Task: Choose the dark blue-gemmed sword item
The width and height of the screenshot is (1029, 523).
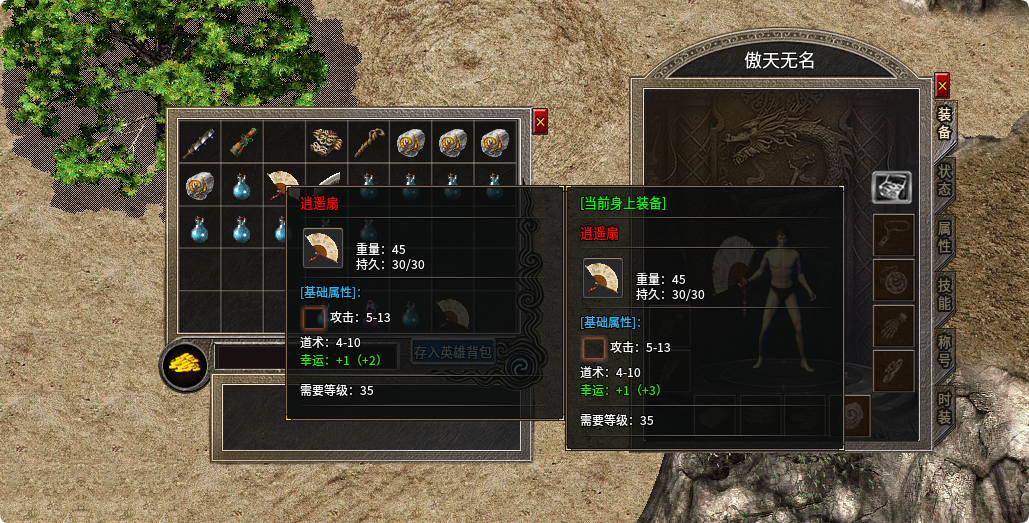Action: point(198,142)
